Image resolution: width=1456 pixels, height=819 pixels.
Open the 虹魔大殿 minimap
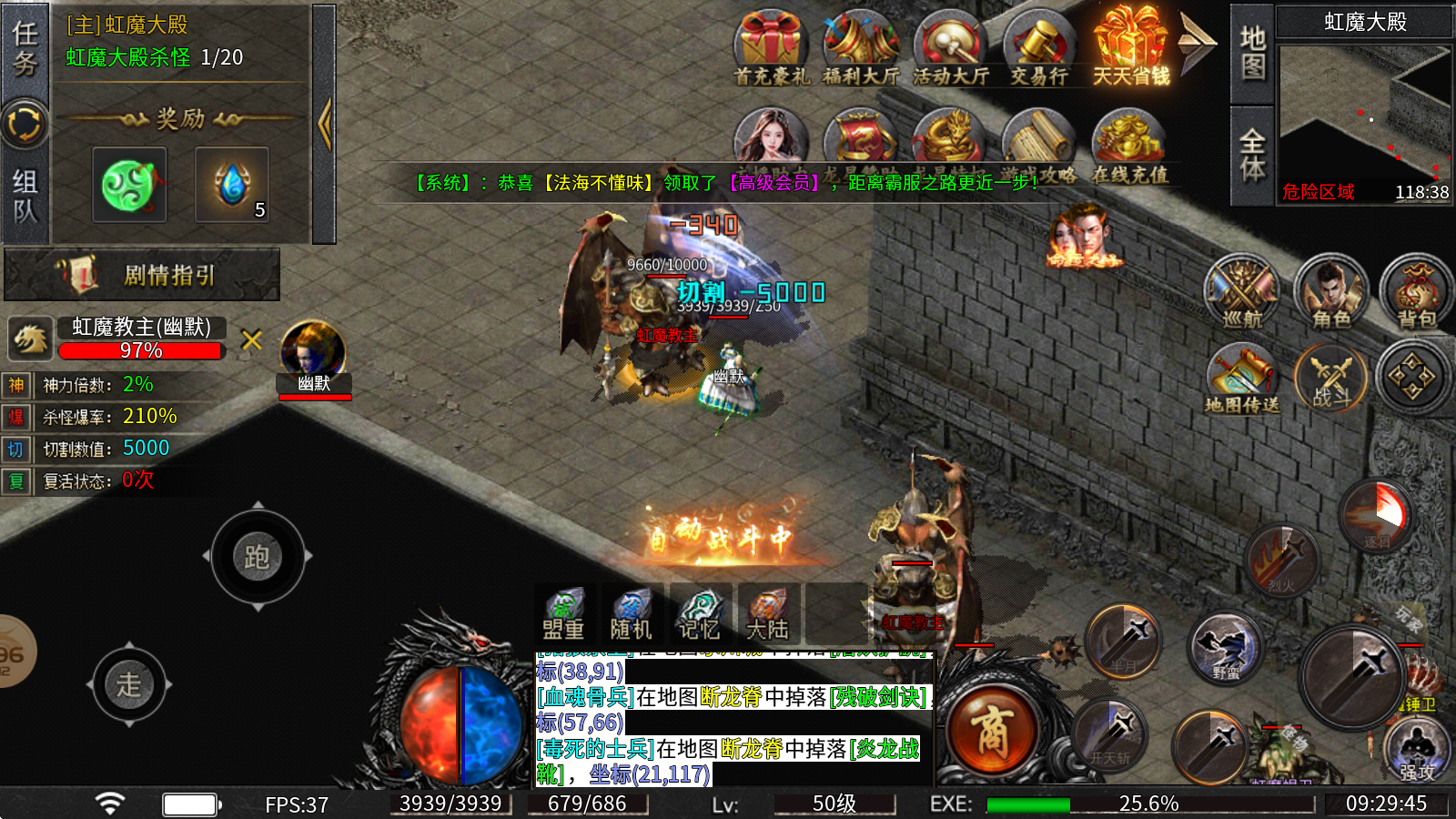click(x=1364, y=114)
